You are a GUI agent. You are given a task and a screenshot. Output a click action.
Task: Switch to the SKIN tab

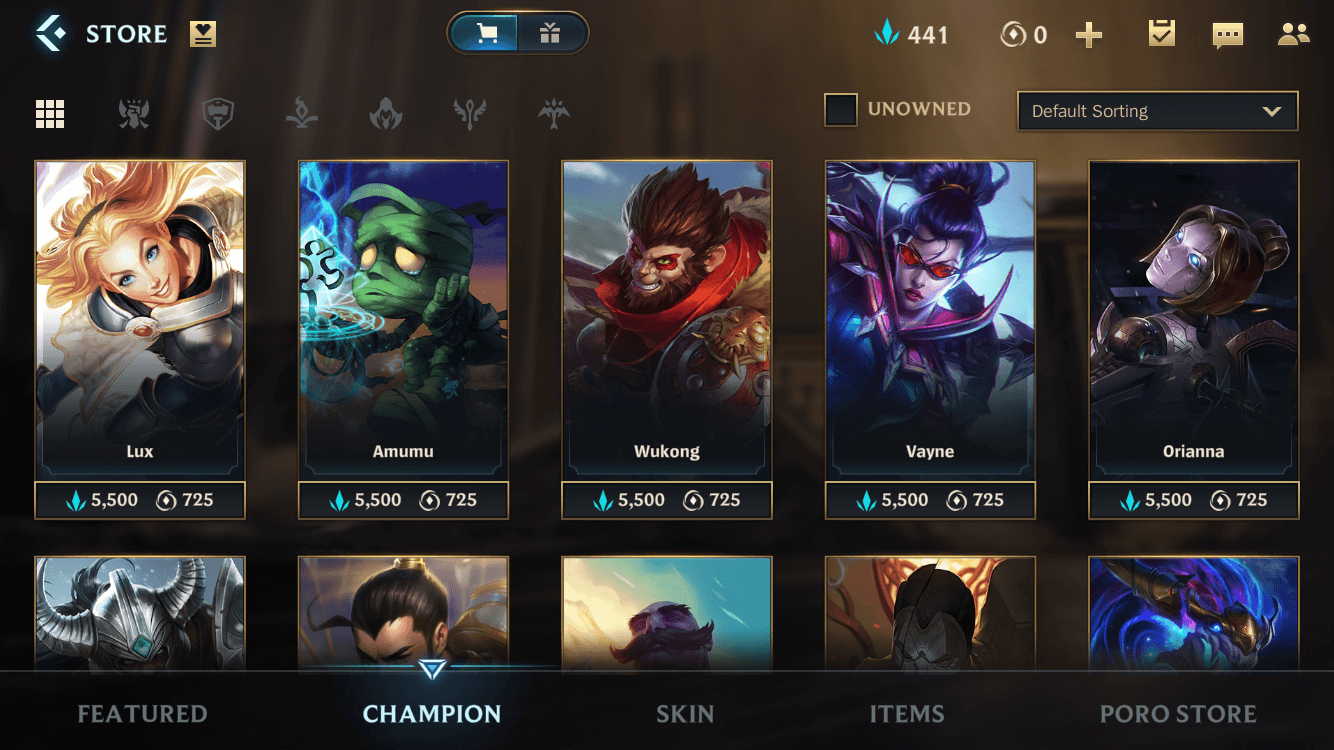(x=685, y=713)
